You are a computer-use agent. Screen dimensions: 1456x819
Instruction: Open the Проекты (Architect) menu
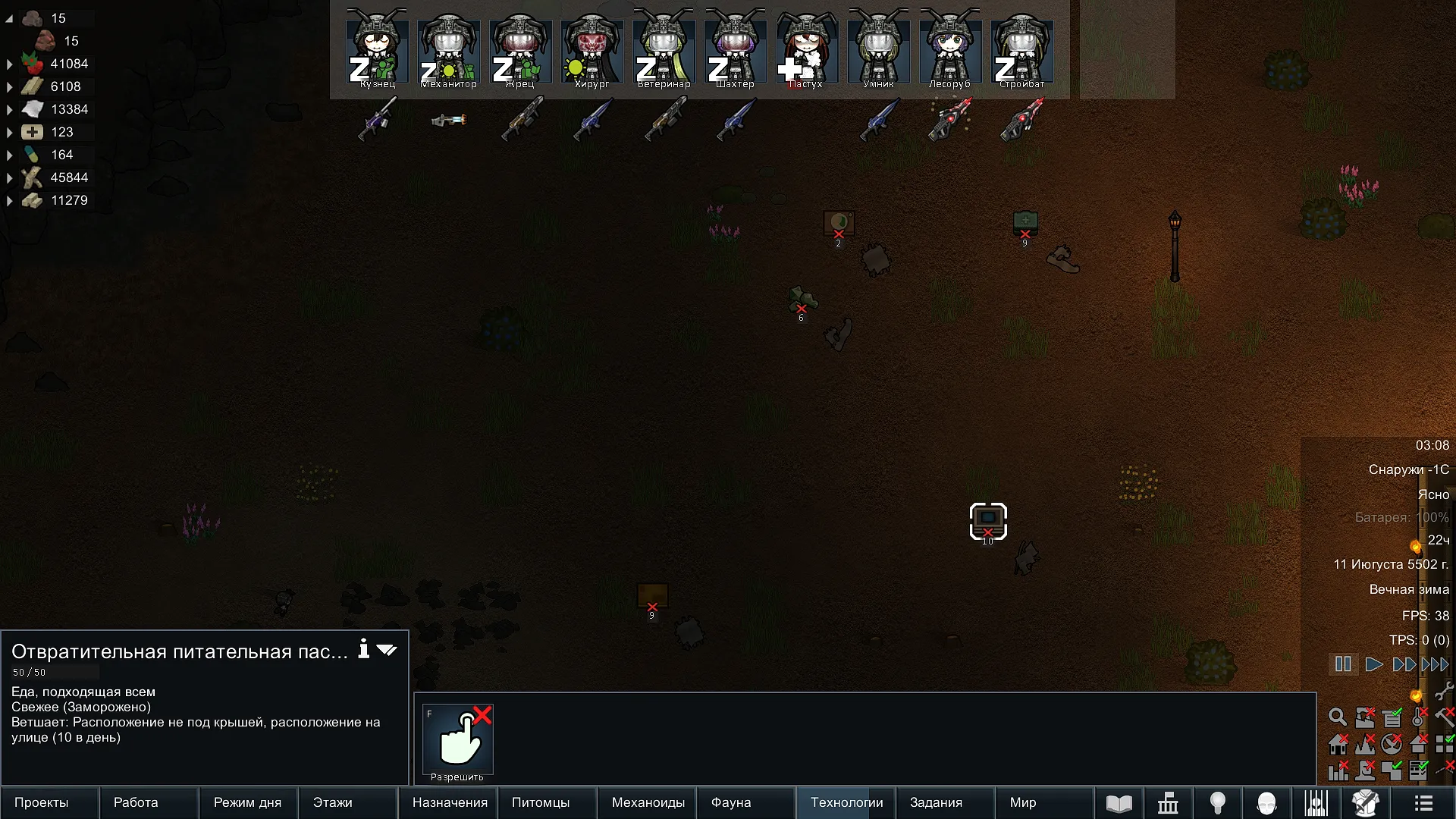pyautogui.click(x=42, y=802)
